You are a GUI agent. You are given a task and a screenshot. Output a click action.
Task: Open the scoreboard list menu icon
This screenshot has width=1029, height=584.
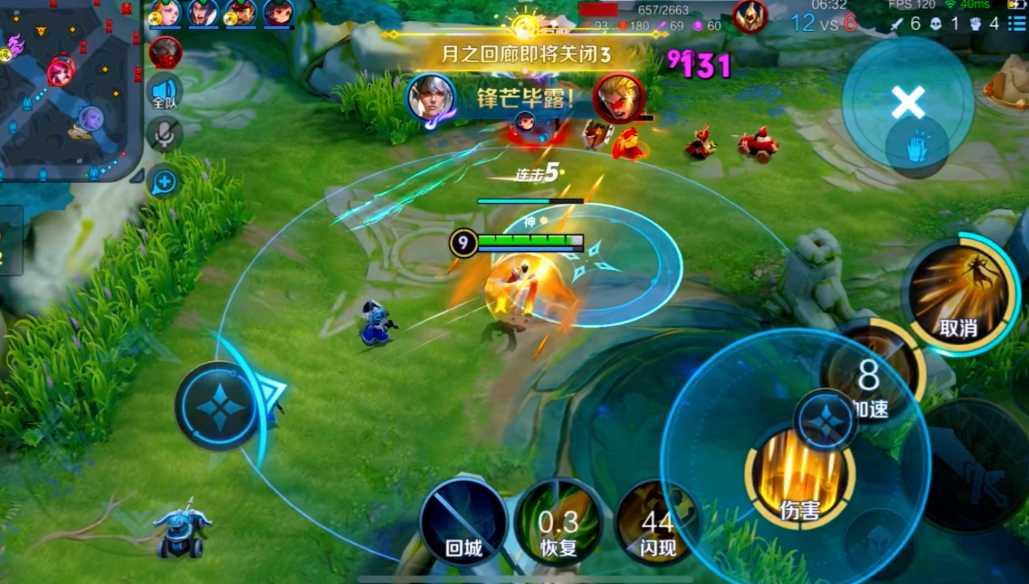[1017, 23]
